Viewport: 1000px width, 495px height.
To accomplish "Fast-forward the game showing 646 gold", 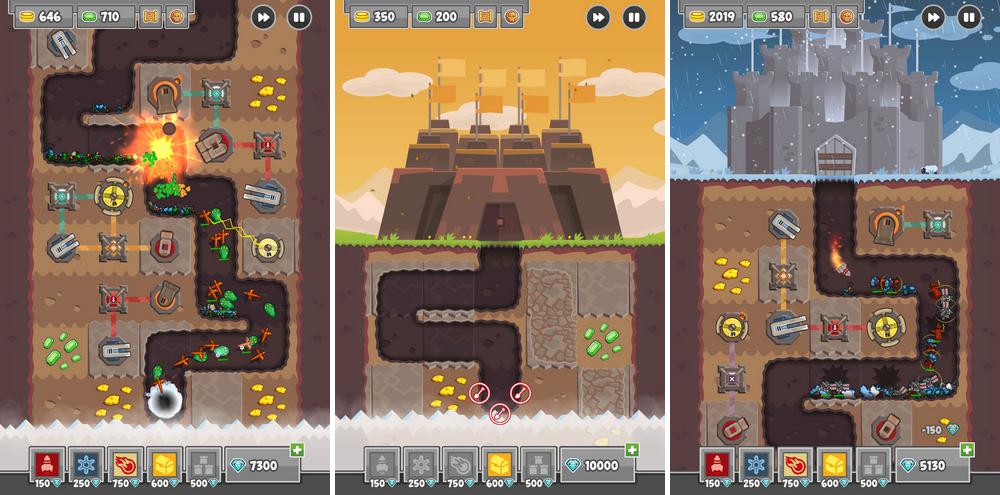I will click(263, 16).
